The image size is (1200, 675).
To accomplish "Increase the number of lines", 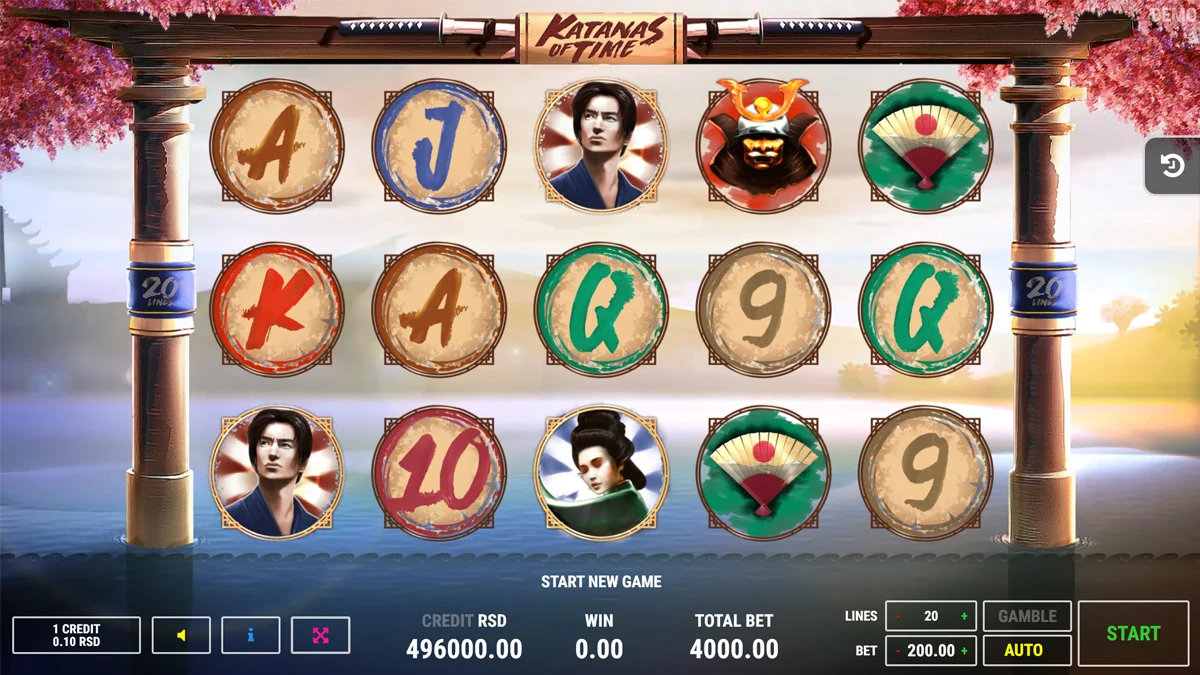I will click(x=964, y=616).
